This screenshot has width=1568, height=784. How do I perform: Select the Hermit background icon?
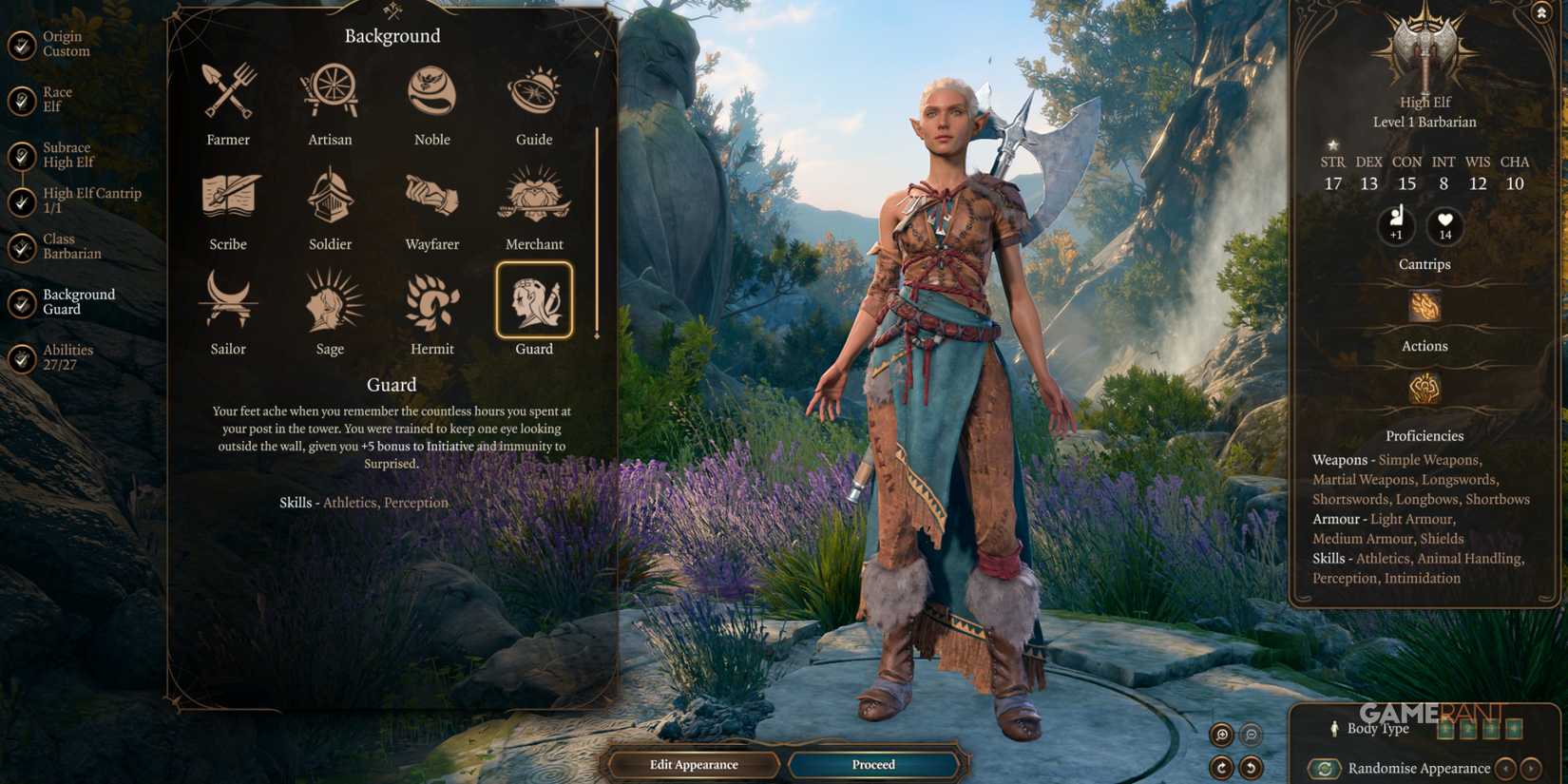(432, 301)
